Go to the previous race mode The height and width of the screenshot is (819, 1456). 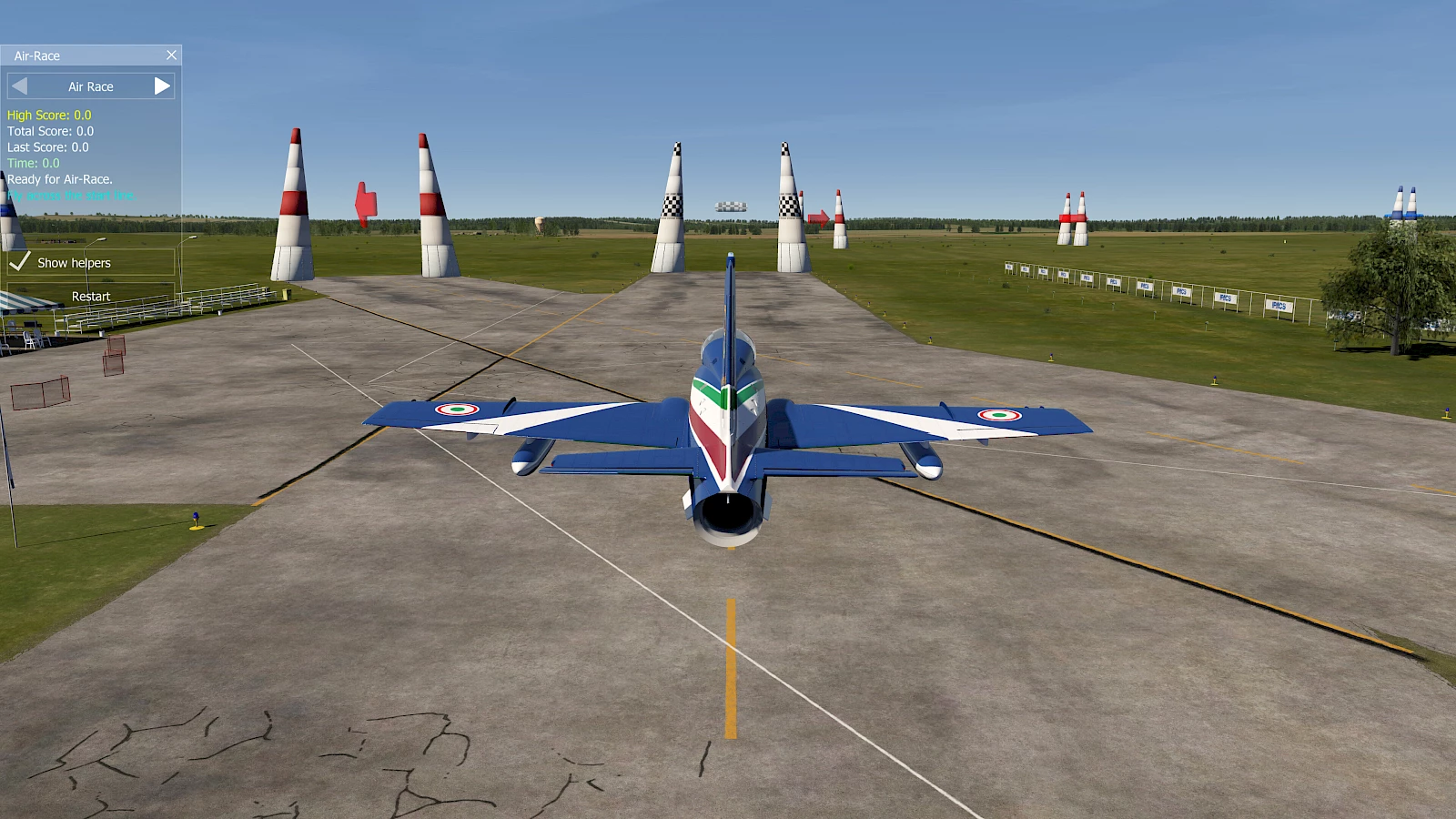20,86
